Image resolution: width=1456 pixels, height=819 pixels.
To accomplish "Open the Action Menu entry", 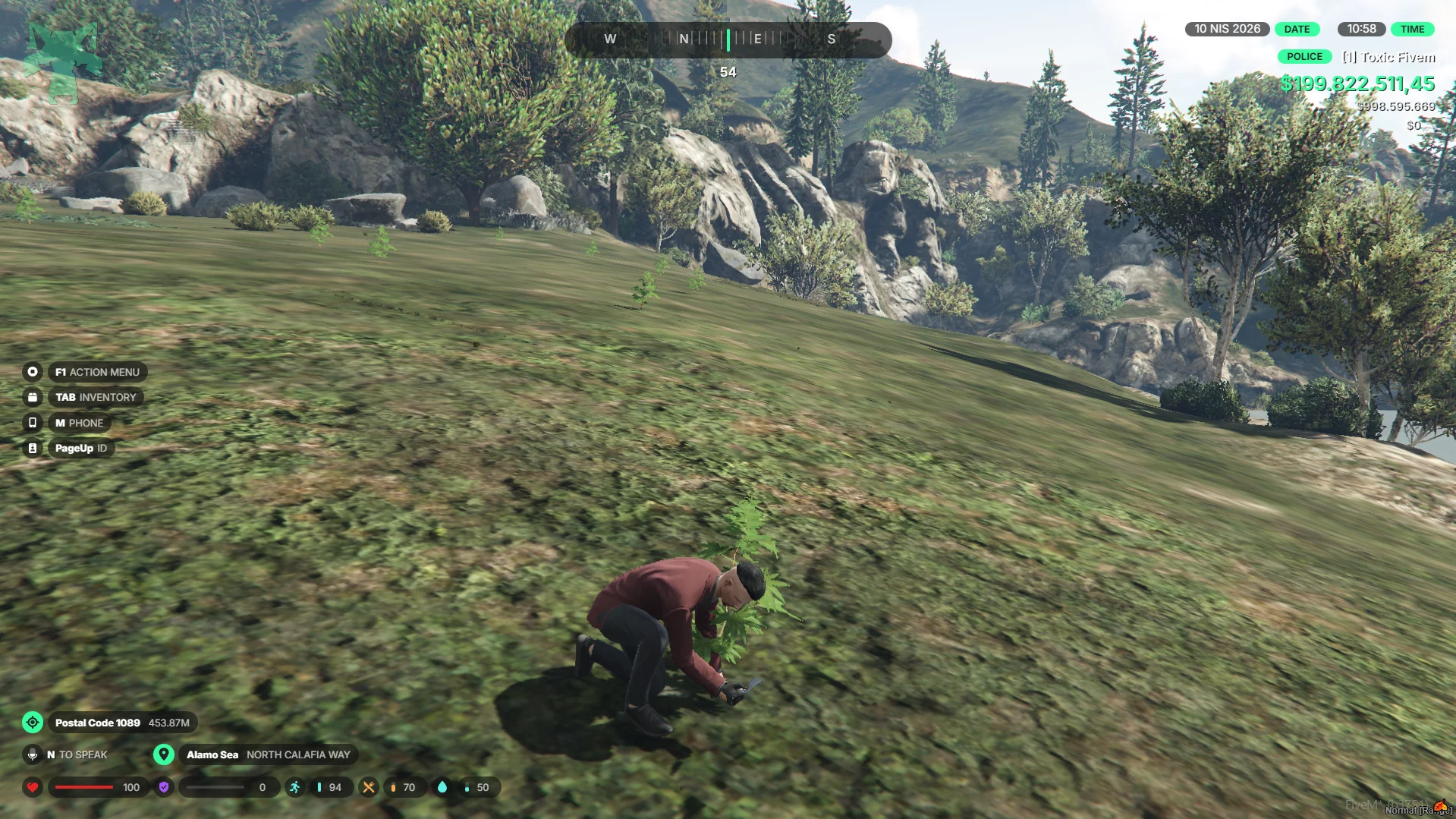I will click(96, 372).
